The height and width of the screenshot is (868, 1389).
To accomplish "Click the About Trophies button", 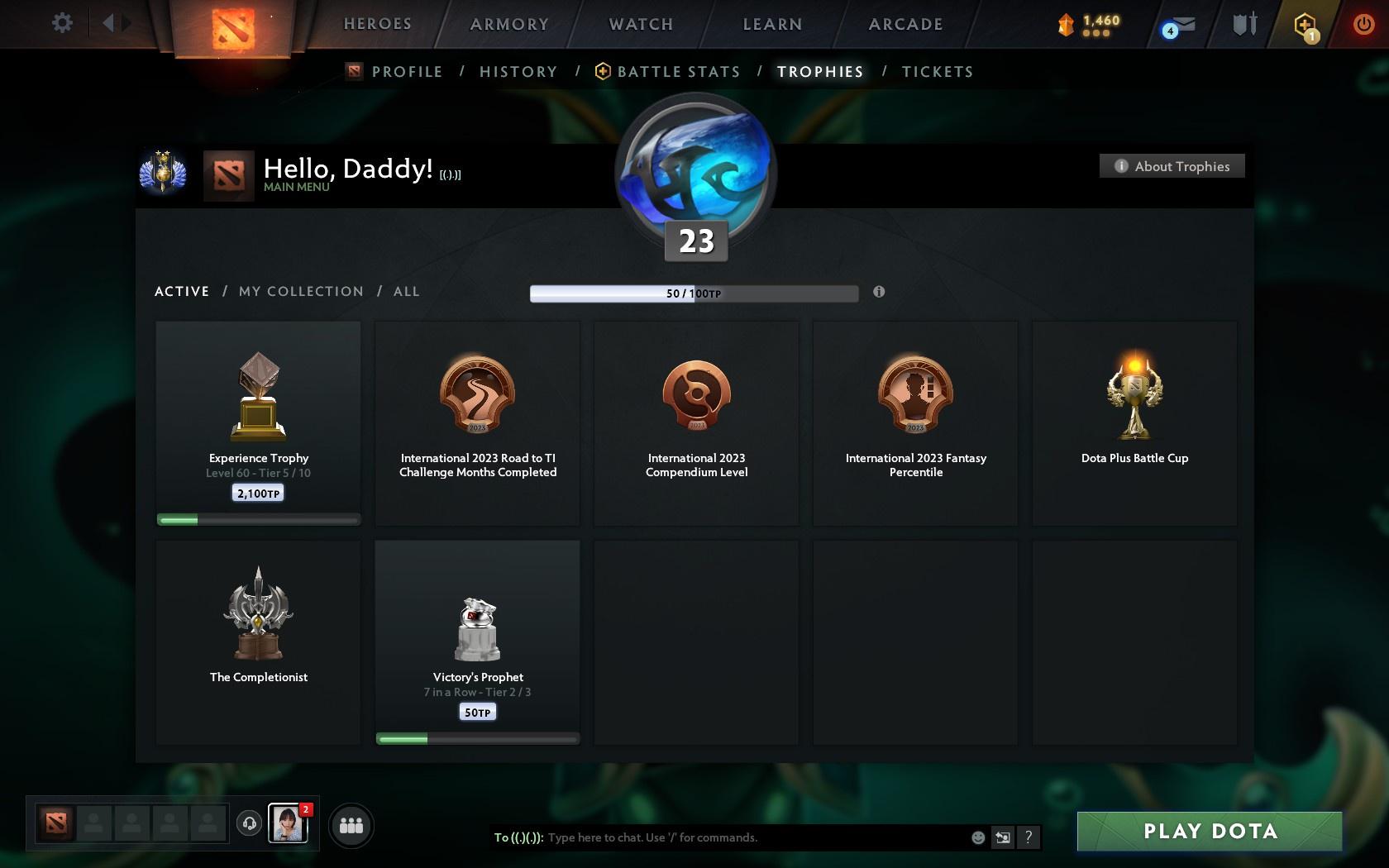I will (1172, 166).
